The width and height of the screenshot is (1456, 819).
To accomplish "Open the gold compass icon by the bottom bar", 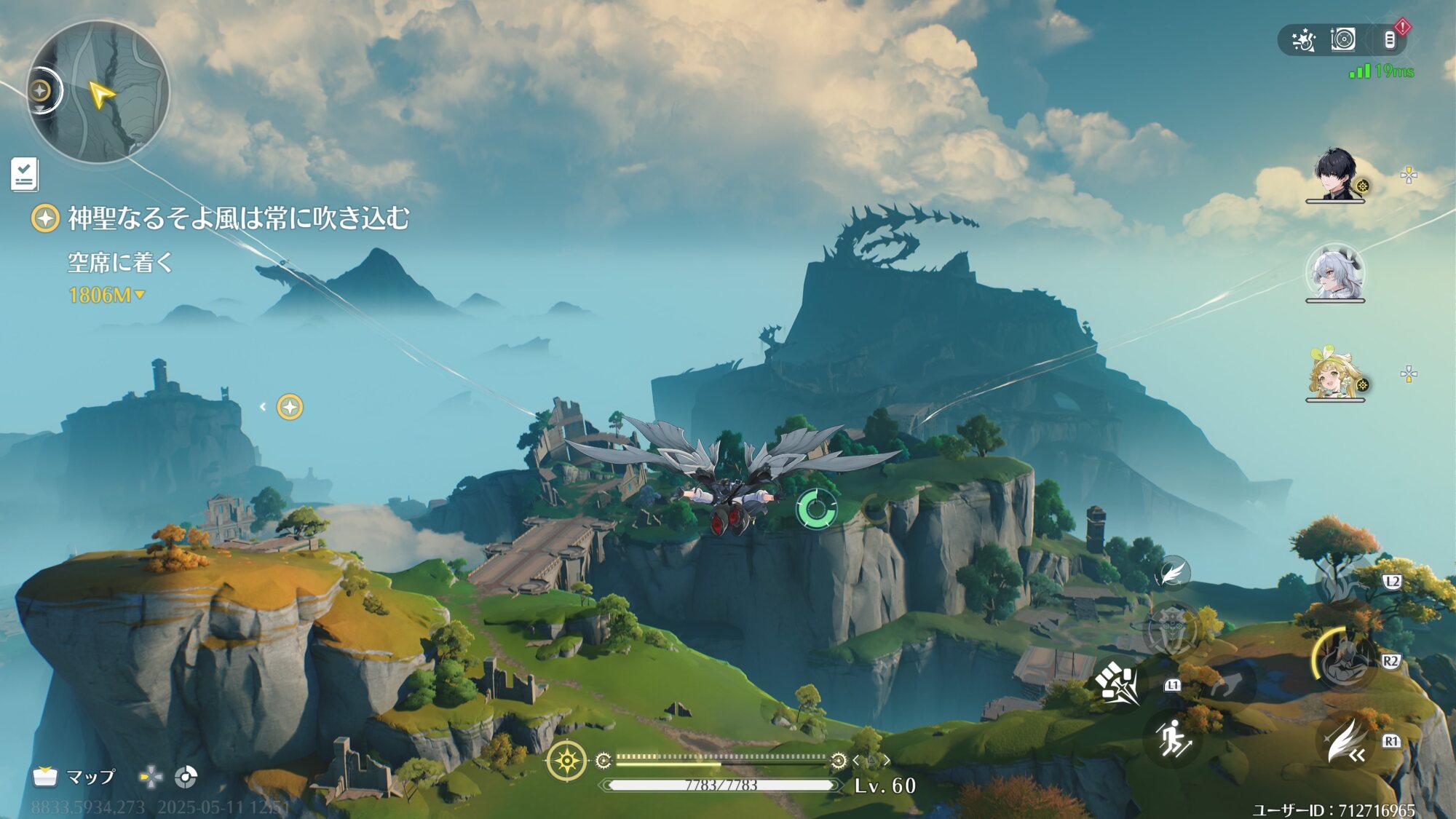I will pos(566,761).
